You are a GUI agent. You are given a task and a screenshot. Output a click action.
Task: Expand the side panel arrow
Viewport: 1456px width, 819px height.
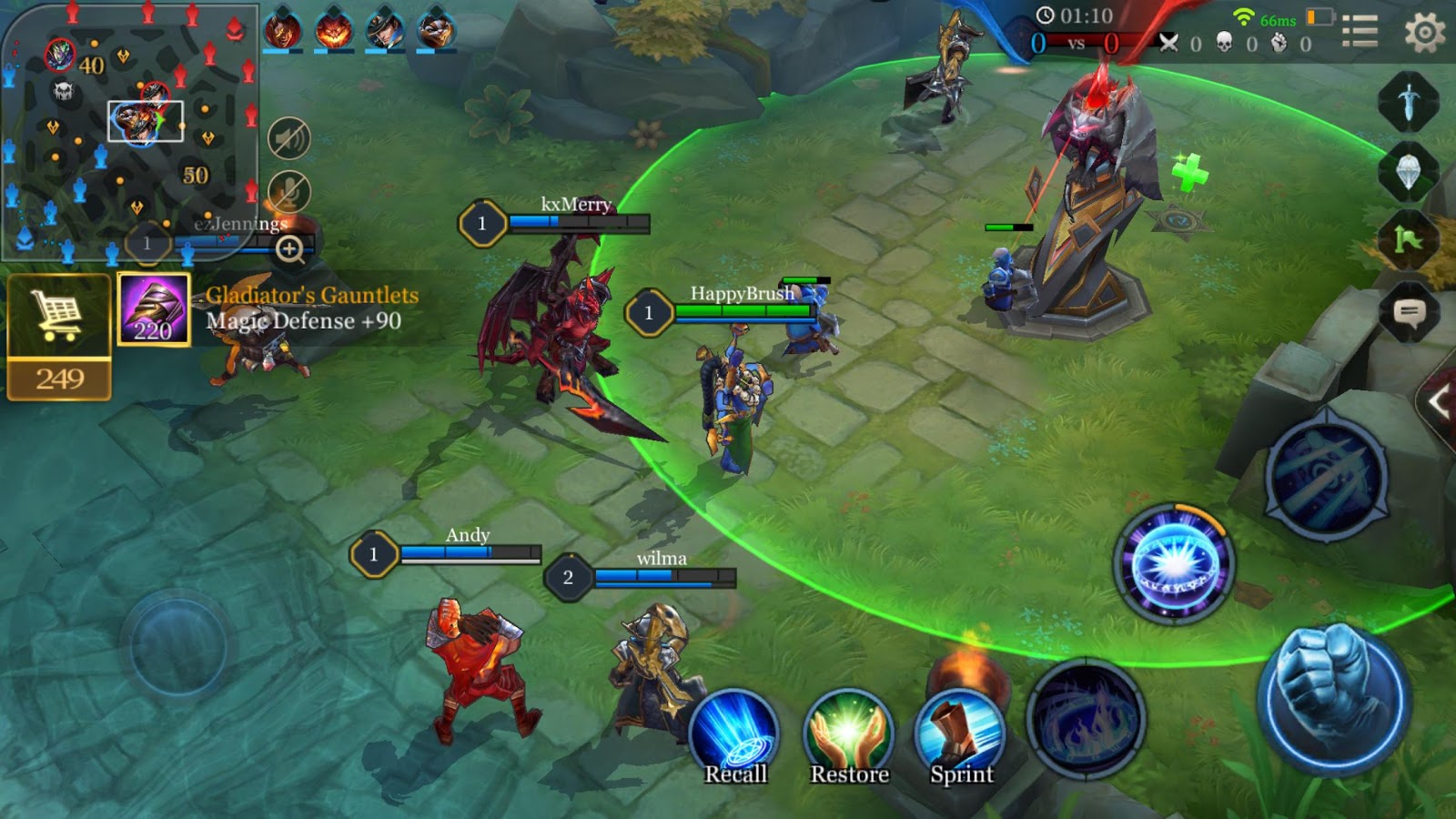pos(1440,401)
